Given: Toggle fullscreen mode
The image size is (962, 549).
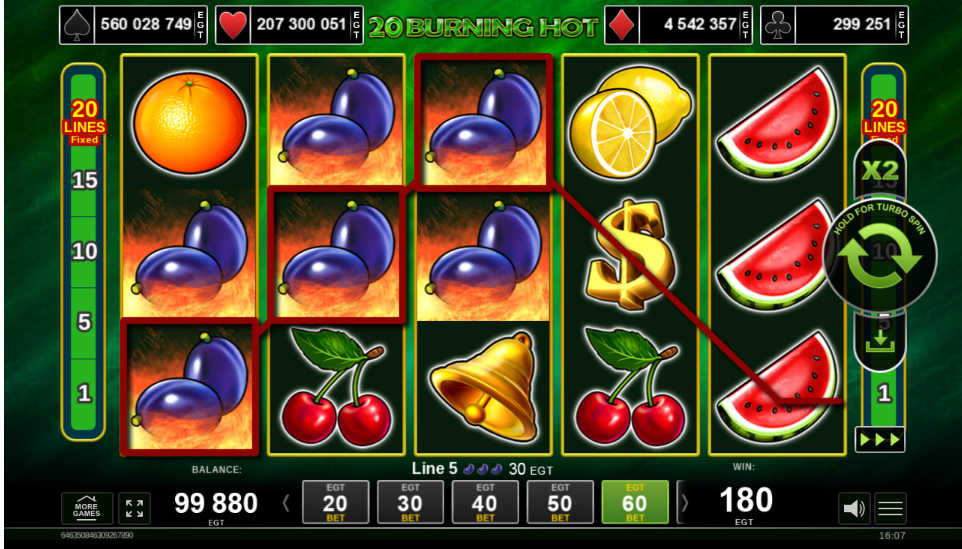Looking at the screenshot, I should pyautogui.click(x=134, y=508).
